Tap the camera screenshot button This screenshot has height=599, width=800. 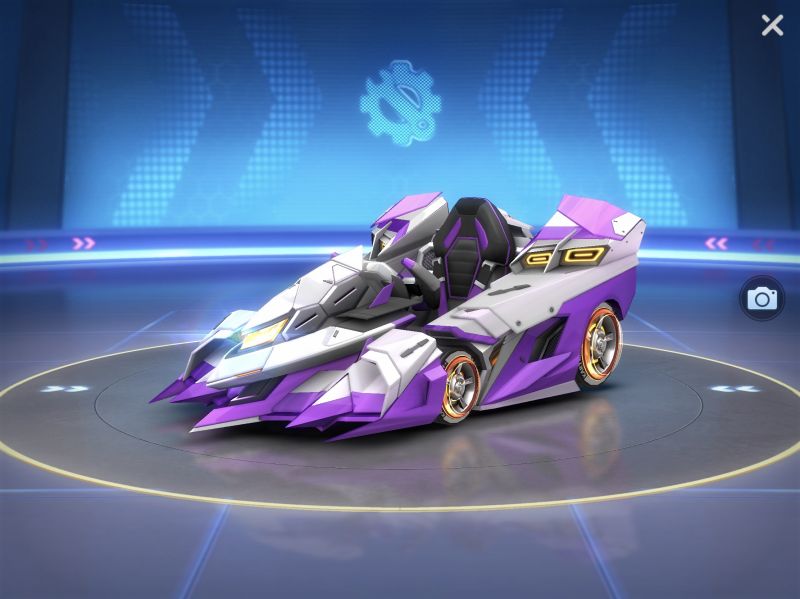pos(762,298)
